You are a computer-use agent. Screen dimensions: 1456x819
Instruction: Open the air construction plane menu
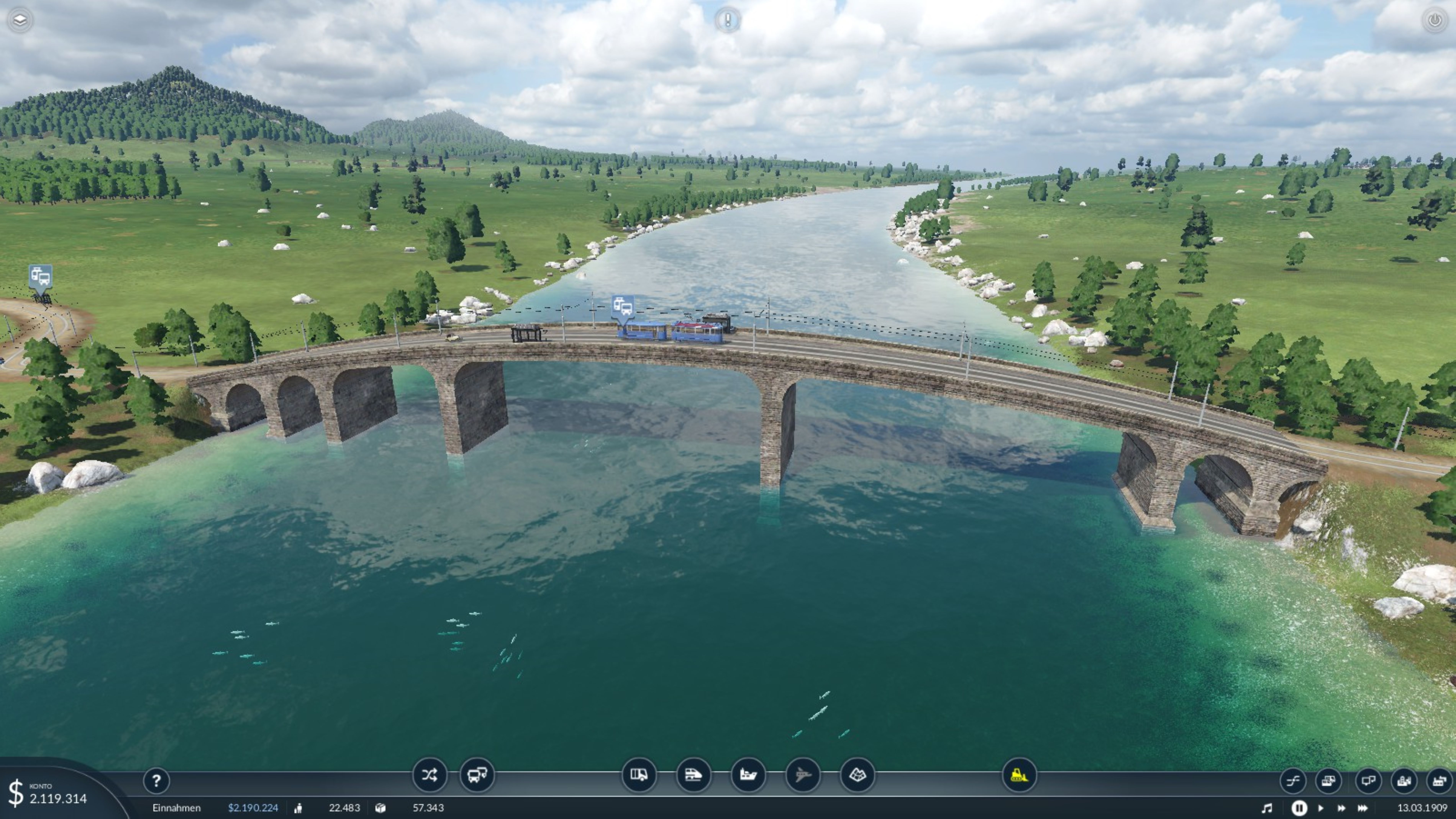[803, 775]
